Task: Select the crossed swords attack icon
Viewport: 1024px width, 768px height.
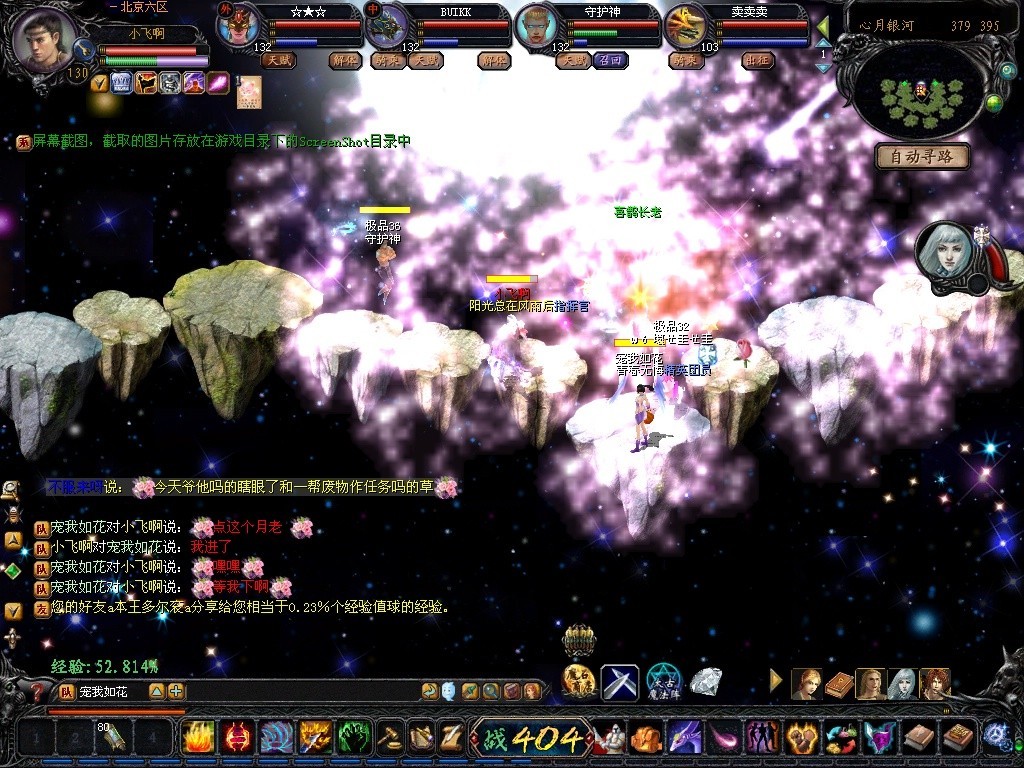Action: pyautogui.click(x=619, y=682)
